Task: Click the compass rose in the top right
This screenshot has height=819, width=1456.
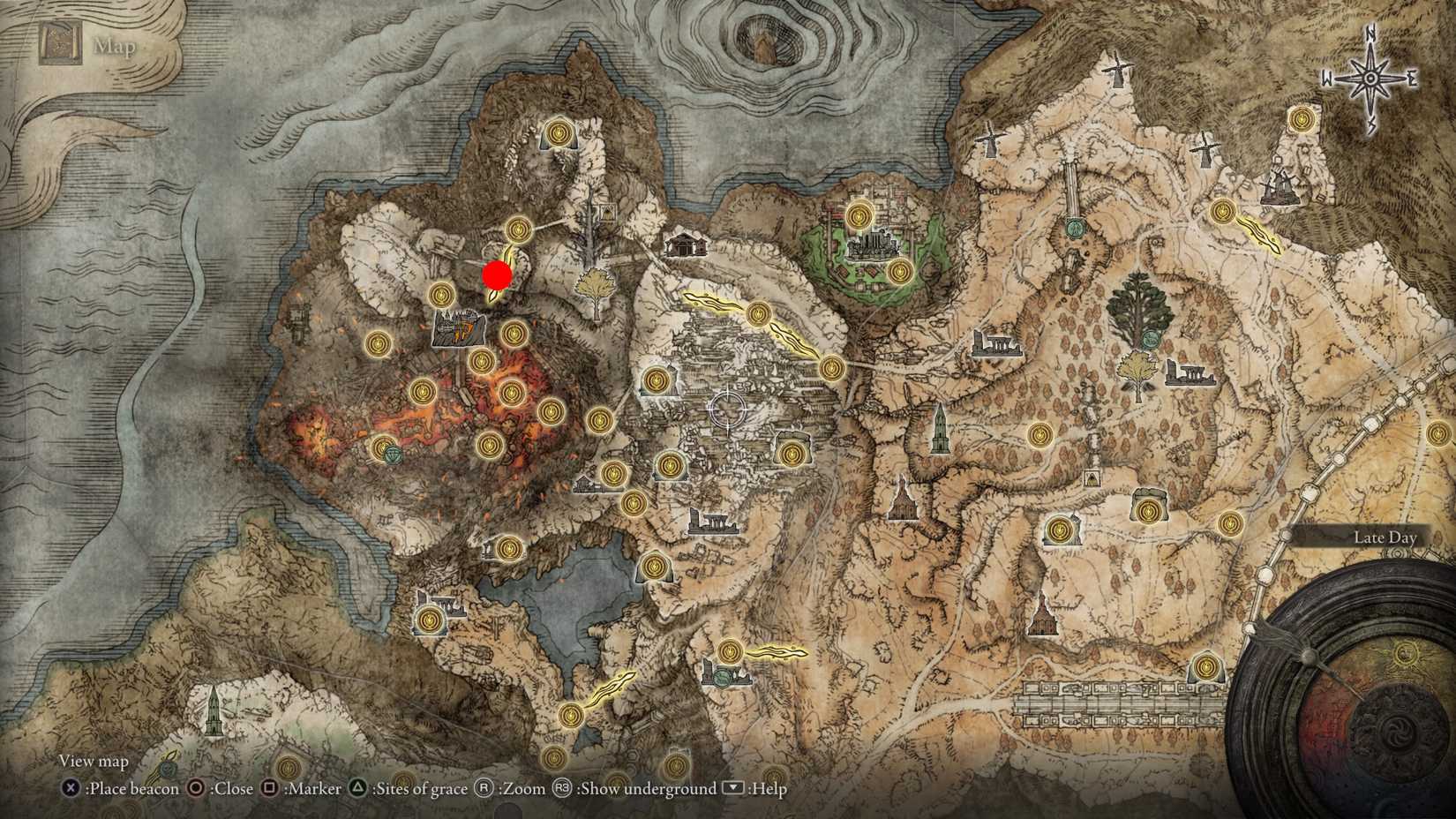Action: pos(1369,78)
